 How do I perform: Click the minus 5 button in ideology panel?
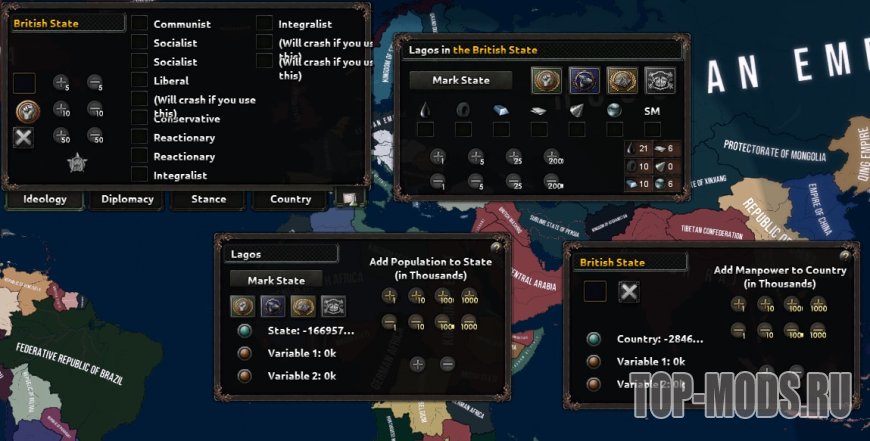[x=95, y=82]
